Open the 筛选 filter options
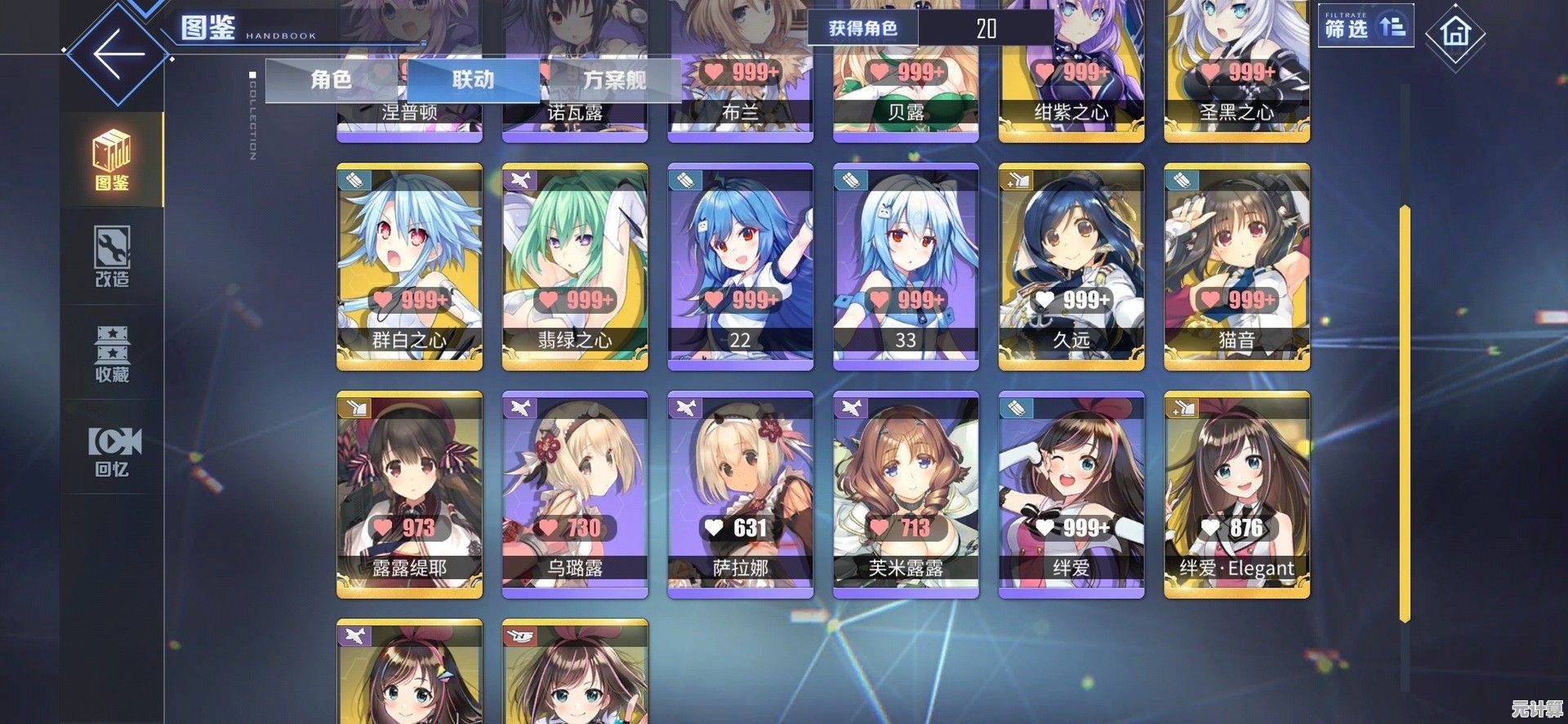Image resolution: width=1568 pixels, height=724 pixels. coord(1365,28)
